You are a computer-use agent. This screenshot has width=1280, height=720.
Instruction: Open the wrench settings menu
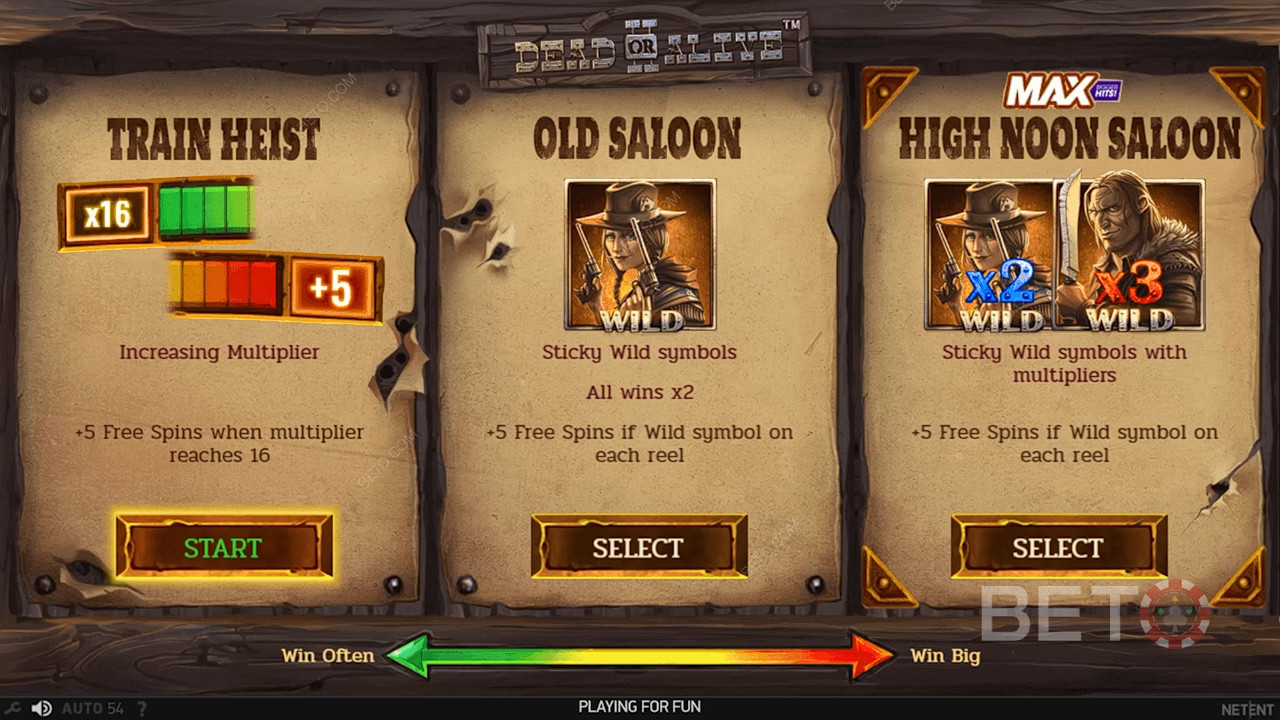[13, 708]
